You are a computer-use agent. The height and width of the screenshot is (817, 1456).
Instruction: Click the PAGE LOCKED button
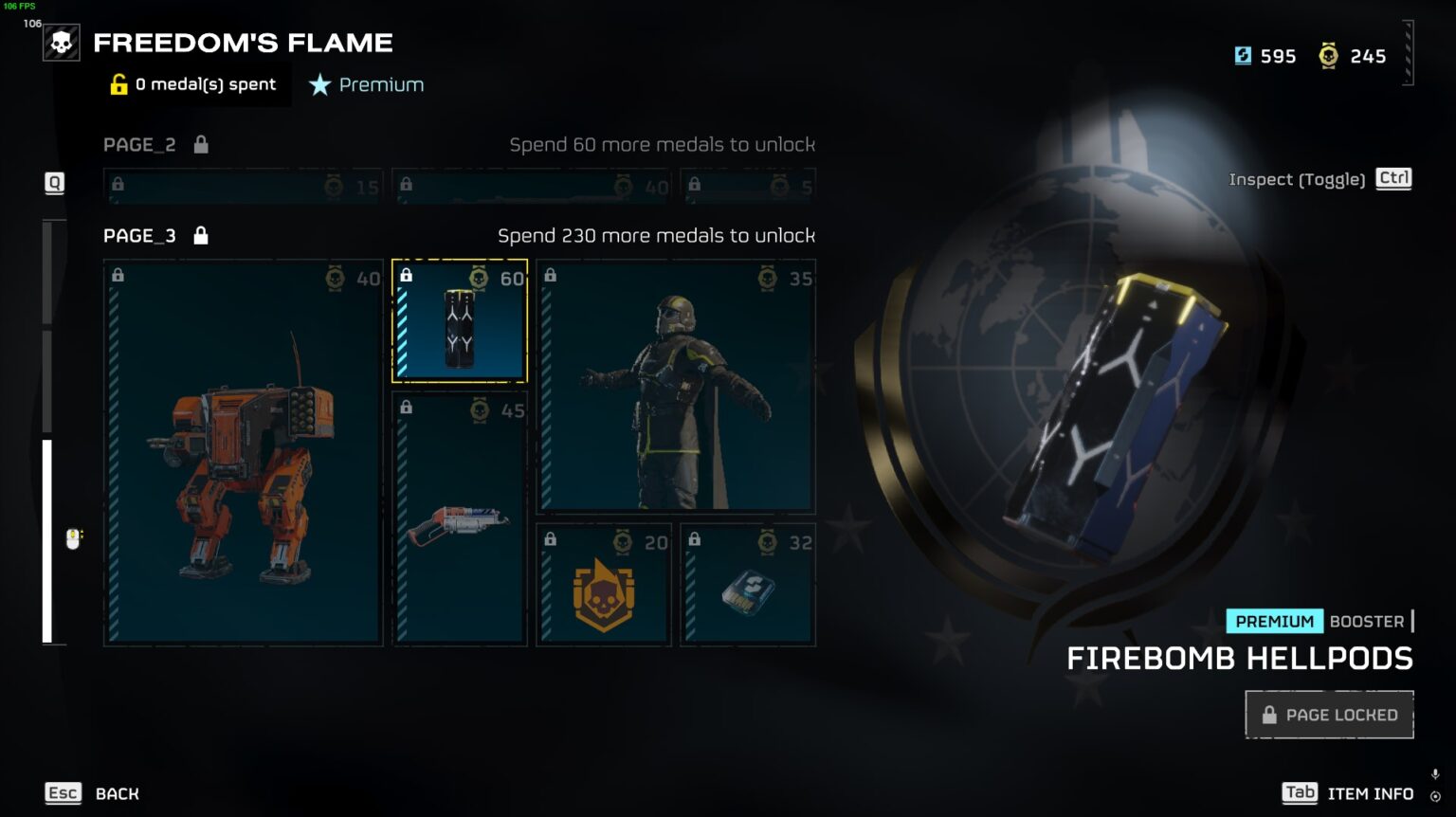(1328, 714)
